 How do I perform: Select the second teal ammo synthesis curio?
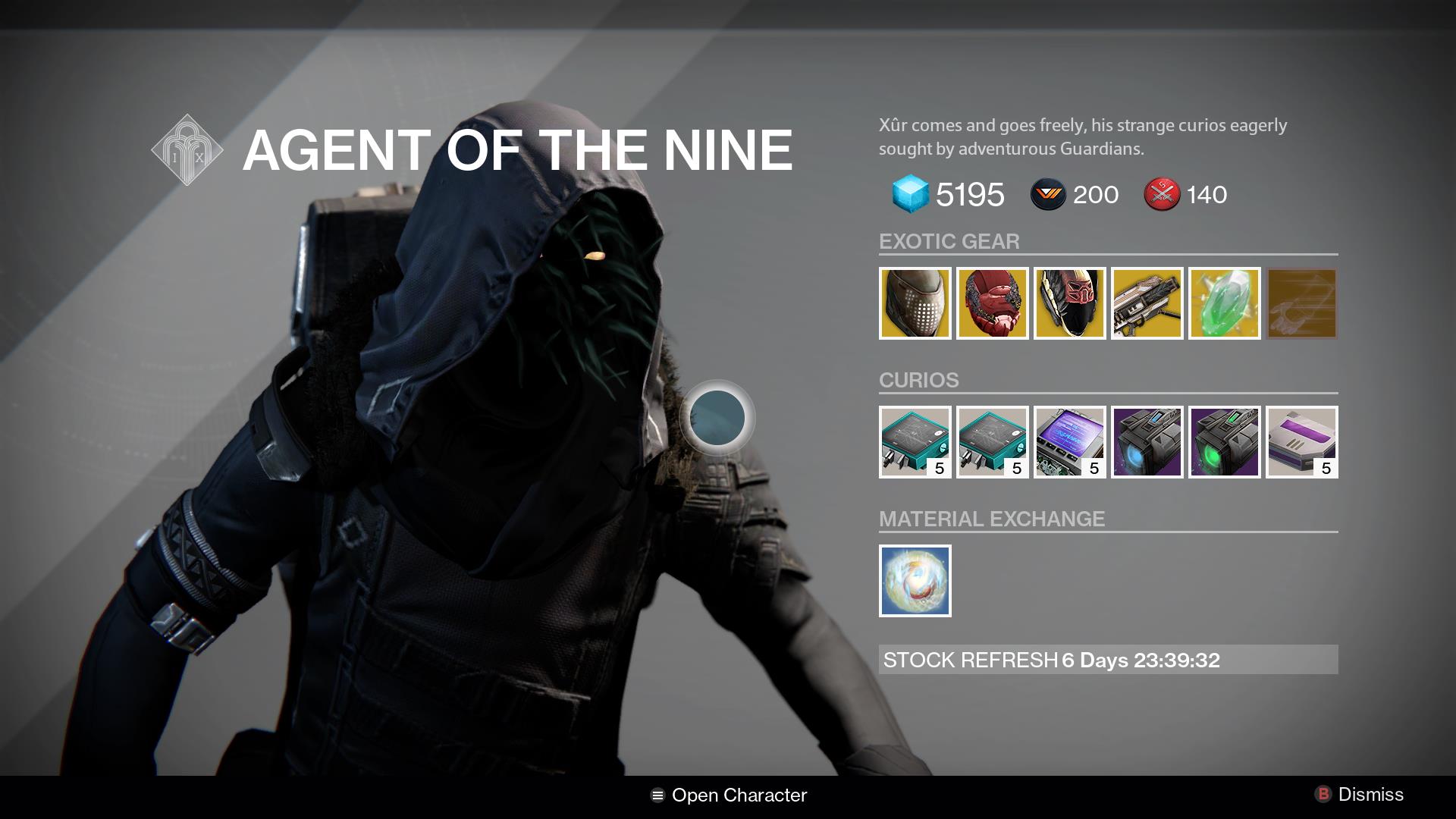pyautogui.click(x=992, y=443)
